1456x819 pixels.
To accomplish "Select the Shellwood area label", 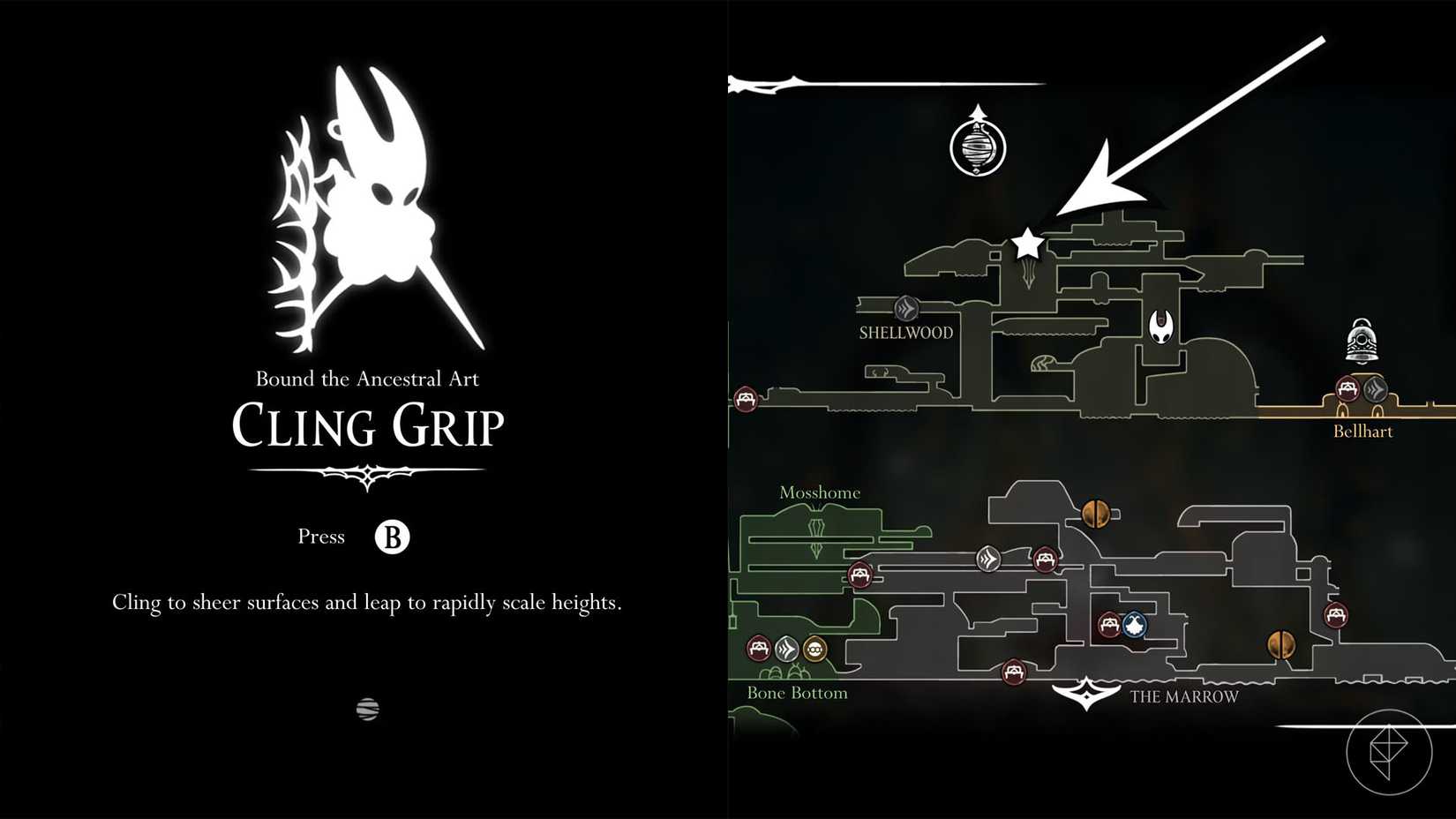I will click(904, 334).
